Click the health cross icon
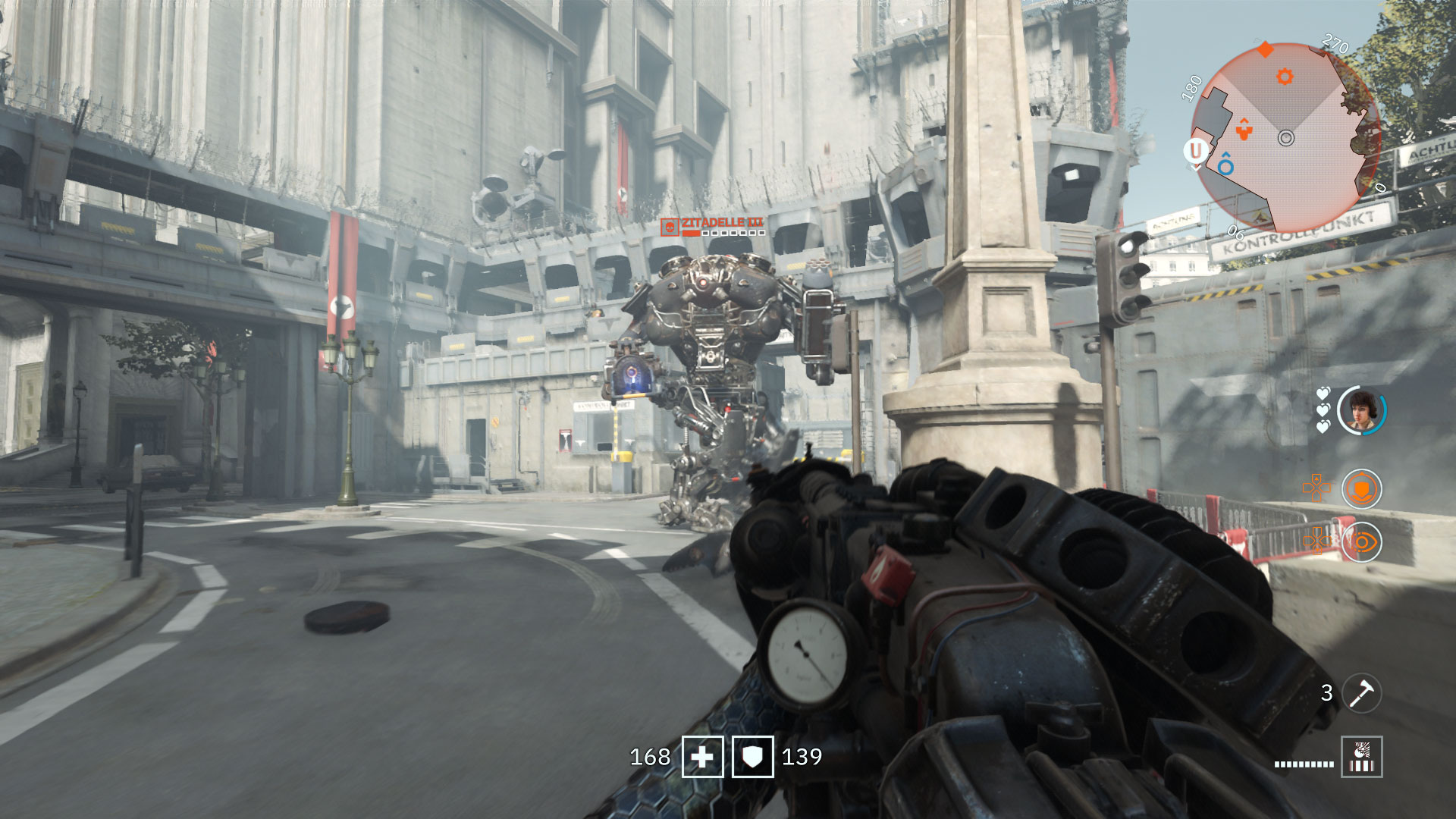 (x=702, y=757)
